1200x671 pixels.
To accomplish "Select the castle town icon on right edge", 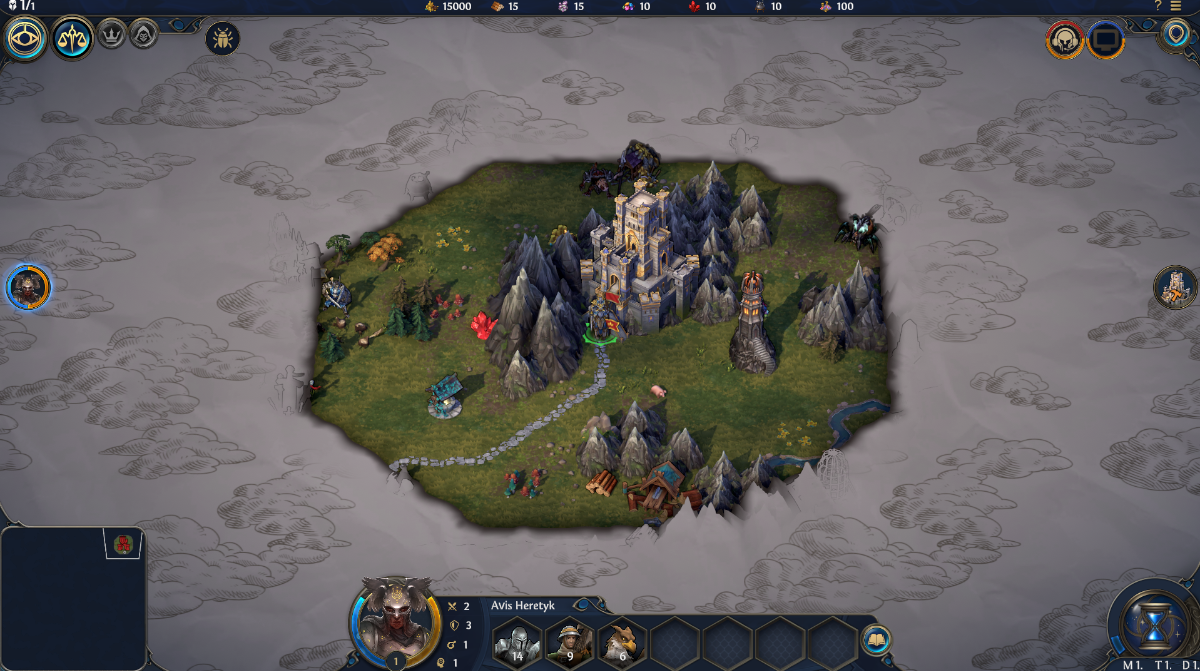I will pos(1175,287).
